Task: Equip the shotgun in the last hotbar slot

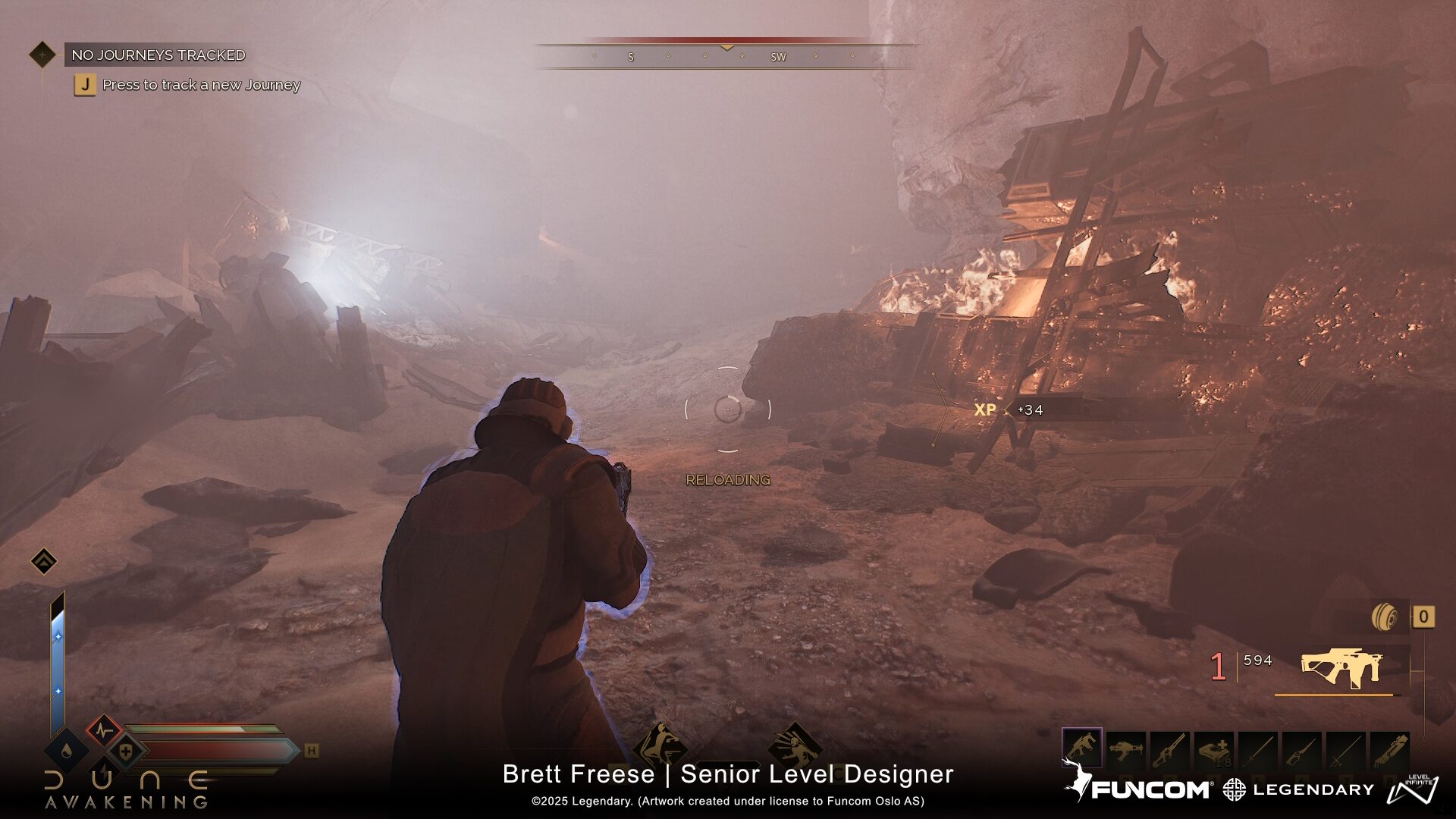Action: point(1389,749)
